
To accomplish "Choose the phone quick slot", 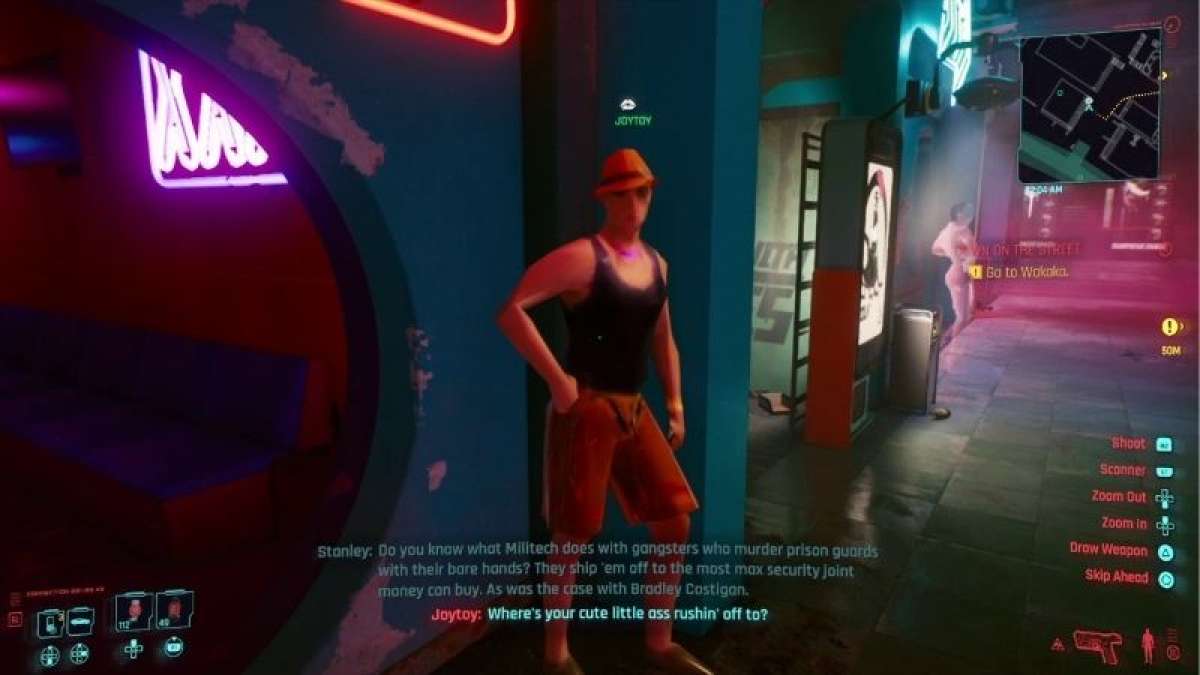I will pos(48,623).
